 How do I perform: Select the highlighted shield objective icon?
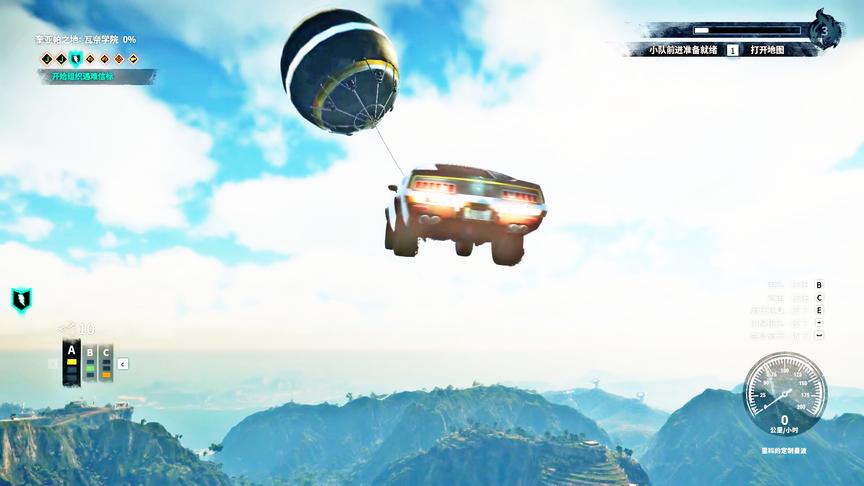tap(75, 59)
